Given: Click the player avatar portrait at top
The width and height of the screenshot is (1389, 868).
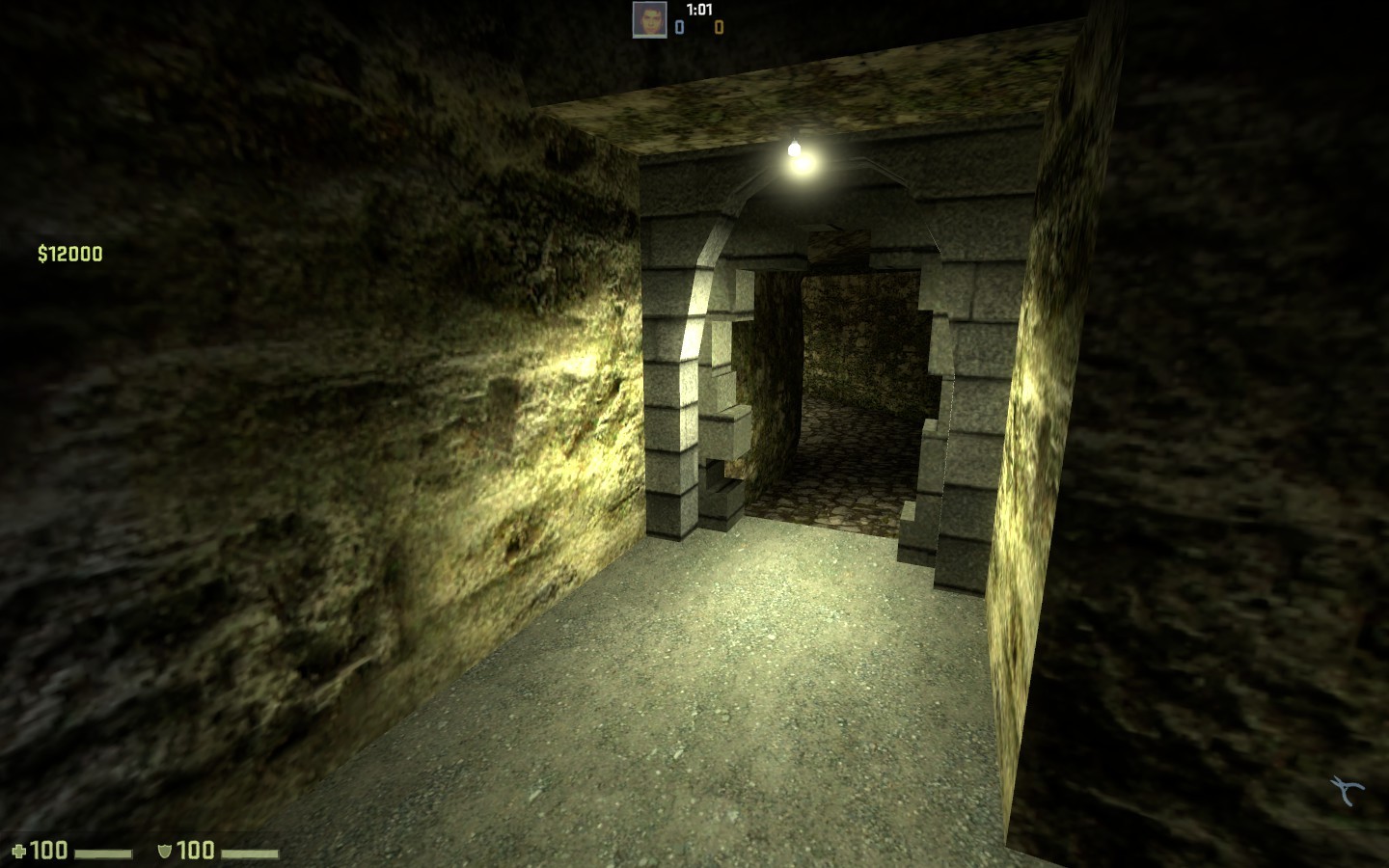Looking at the screenshot, I should click(652, 20).
